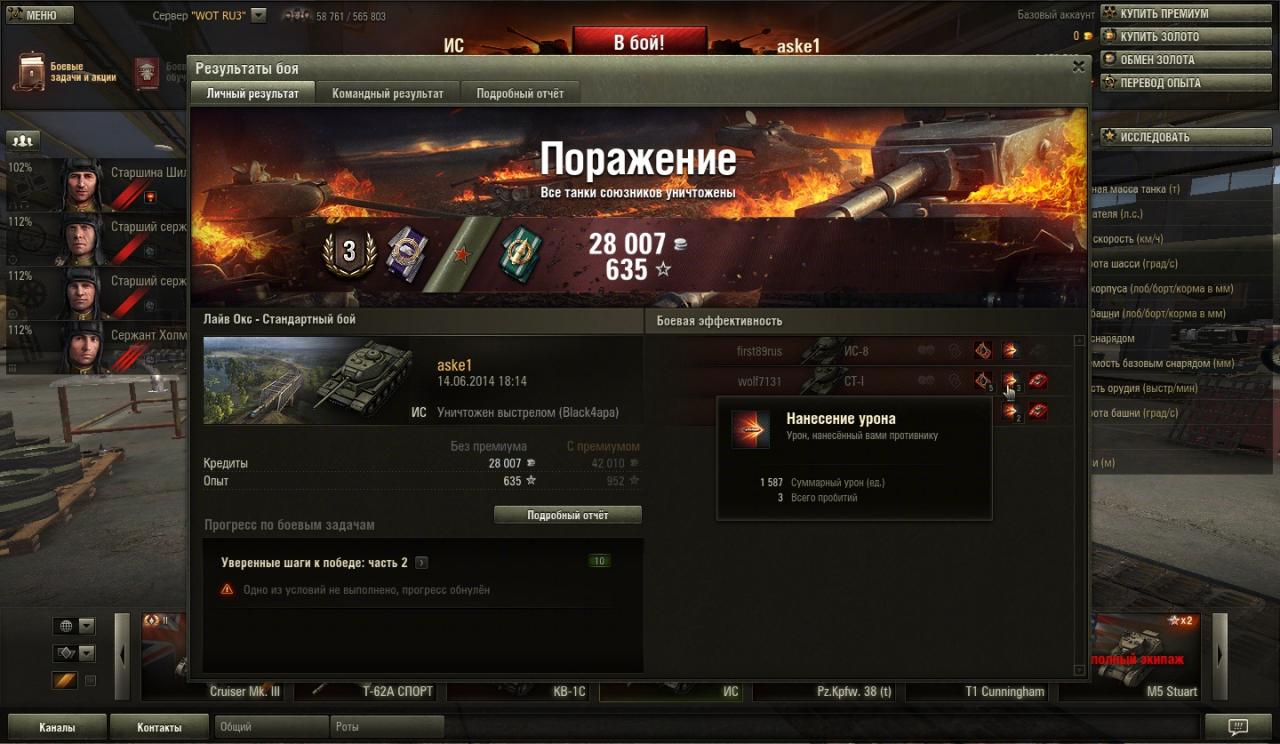Open the Каналы chat channels
Image resolution: width=1280 pixels, height=744 pixels.
click(56, 727)
